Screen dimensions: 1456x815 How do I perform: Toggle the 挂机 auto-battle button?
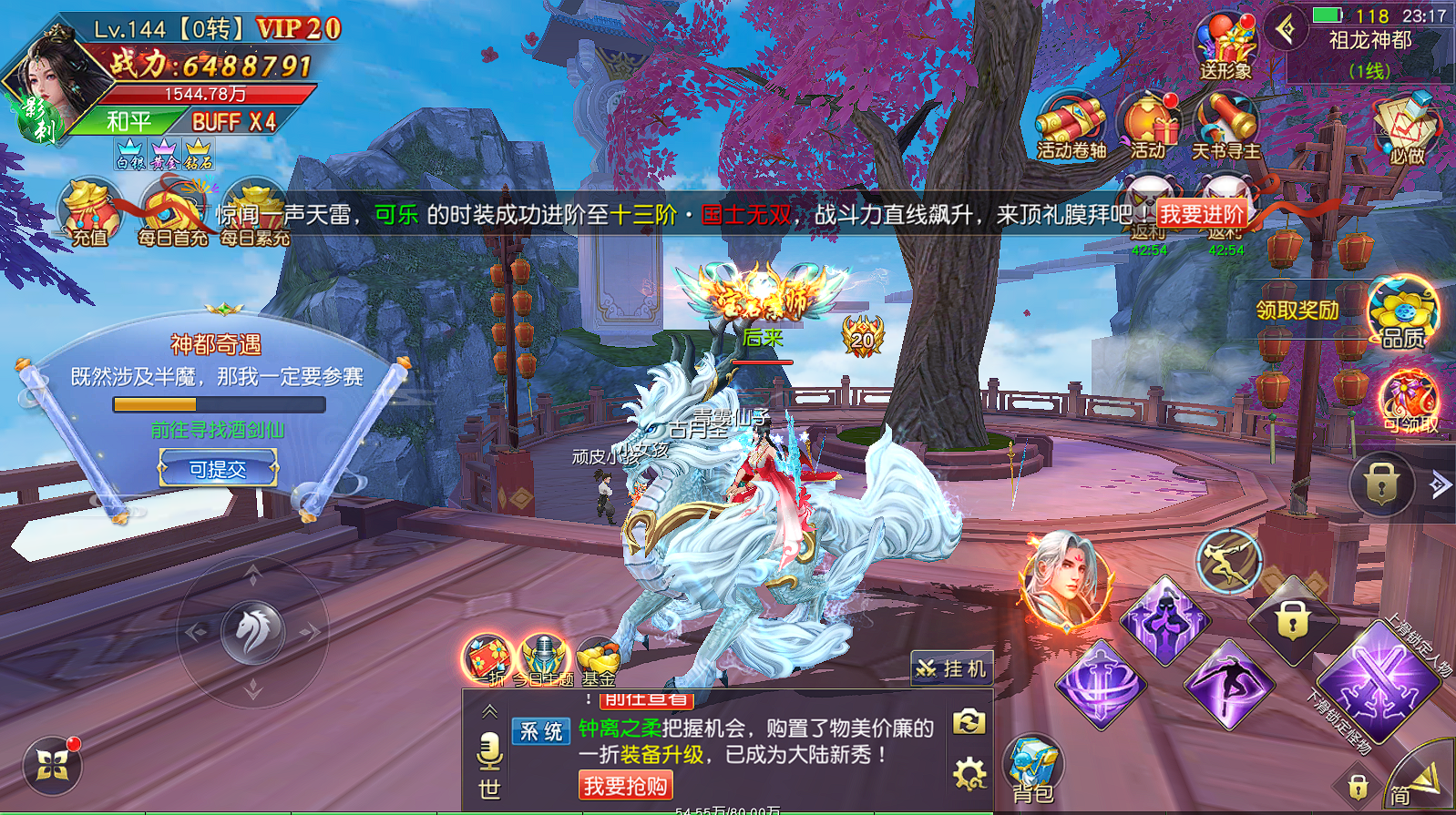point(952,669)
